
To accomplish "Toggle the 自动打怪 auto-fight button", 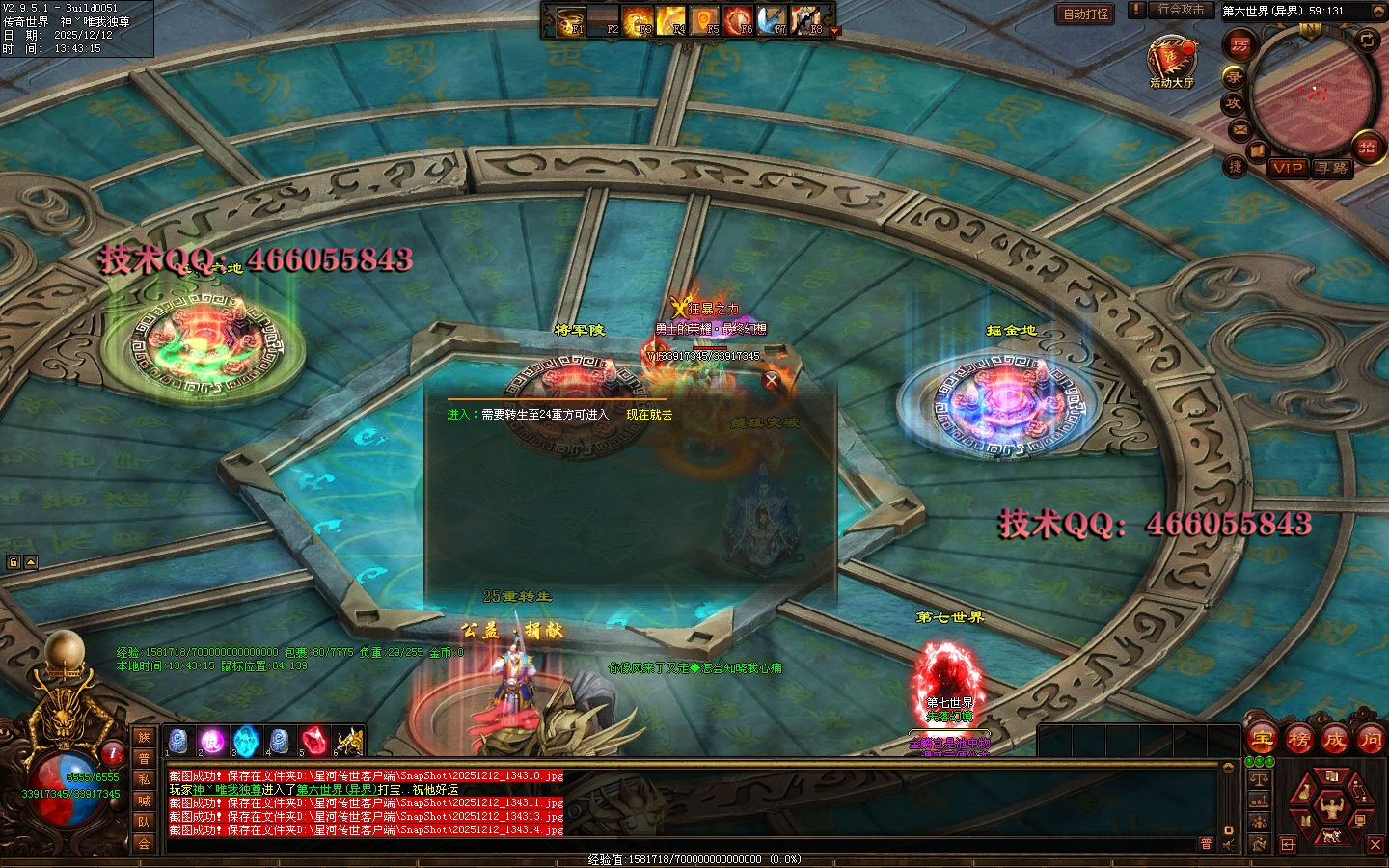I will (1086, 14).
